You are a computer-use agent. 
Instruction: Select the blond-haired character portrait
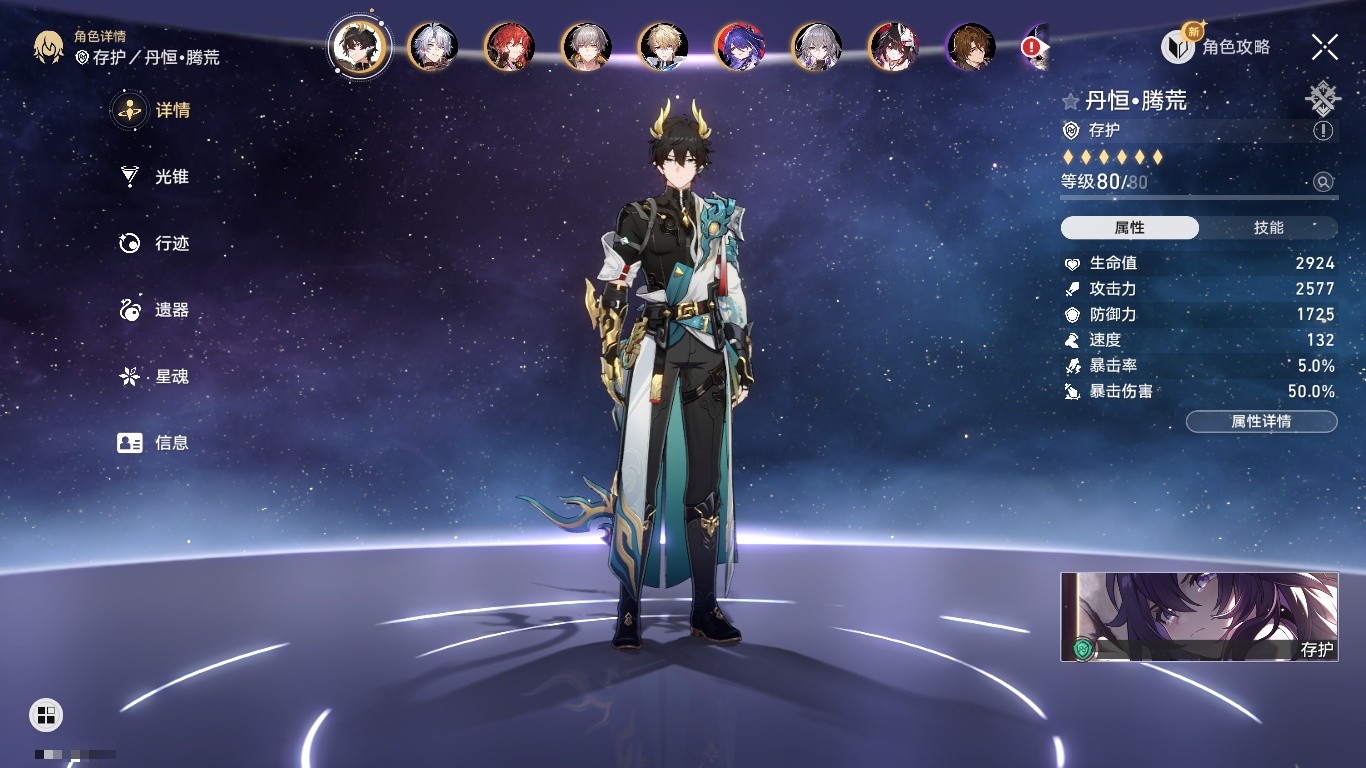point(663,47)
